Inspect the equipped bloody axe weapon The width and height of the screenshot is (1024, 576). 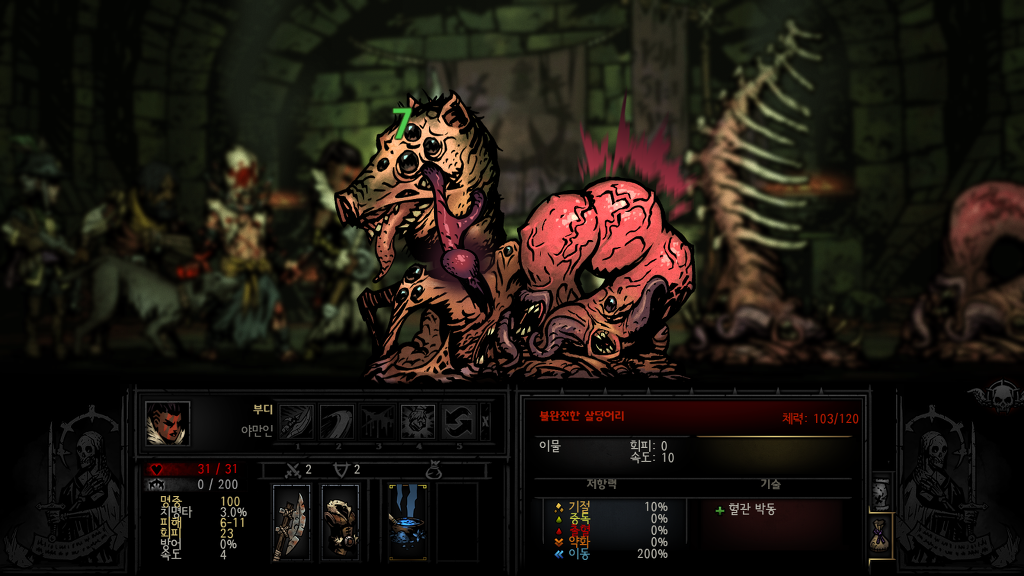291,521
